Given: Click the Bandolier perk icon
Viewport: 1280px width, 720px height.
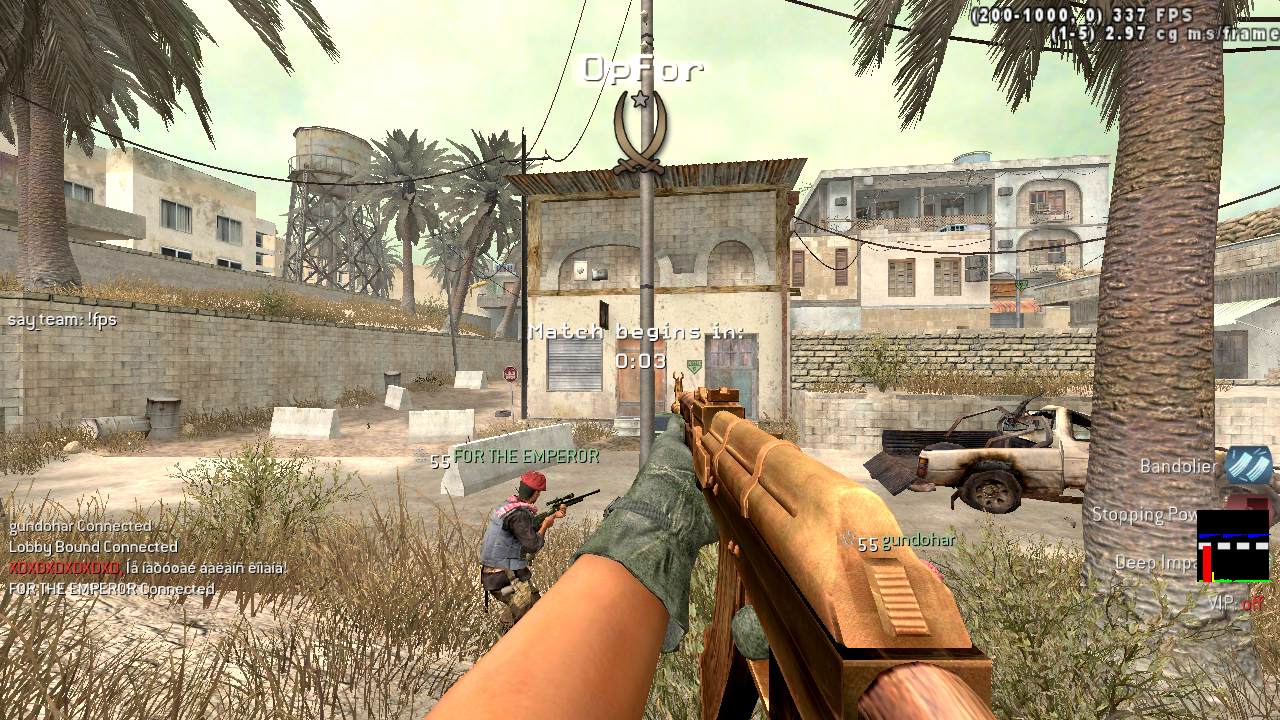Looking at the screenshot, I should (x=1249, y=466).
